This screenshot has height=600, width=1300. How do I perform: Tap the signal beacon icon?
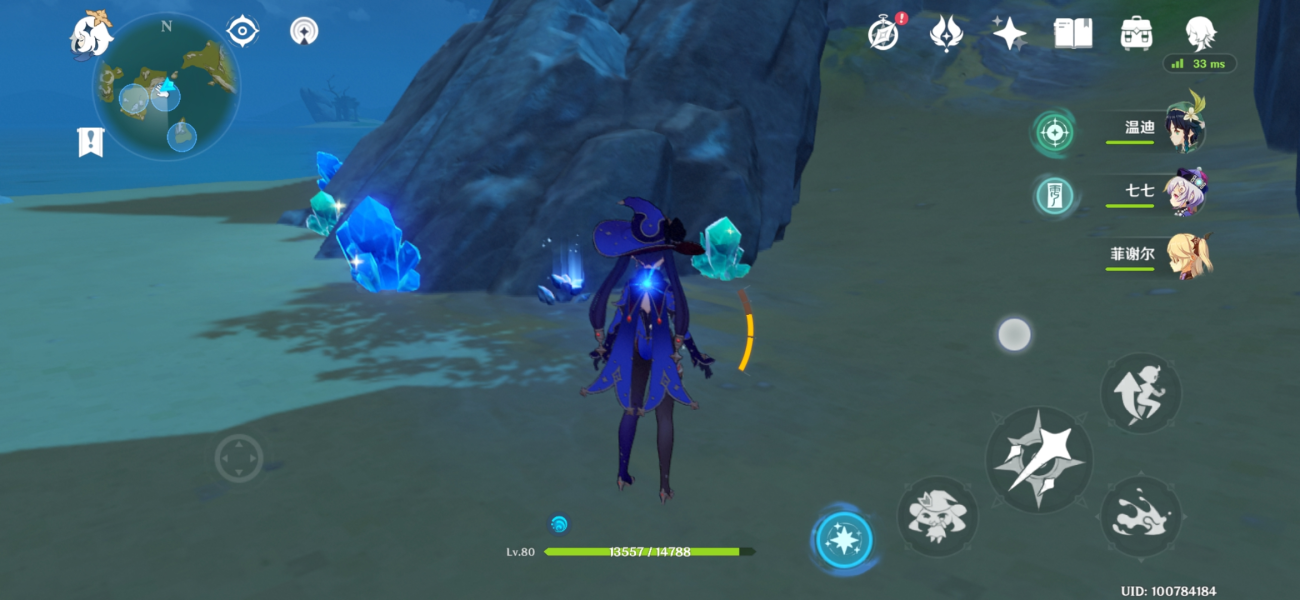pyautogui.click(x=304, y=31)
